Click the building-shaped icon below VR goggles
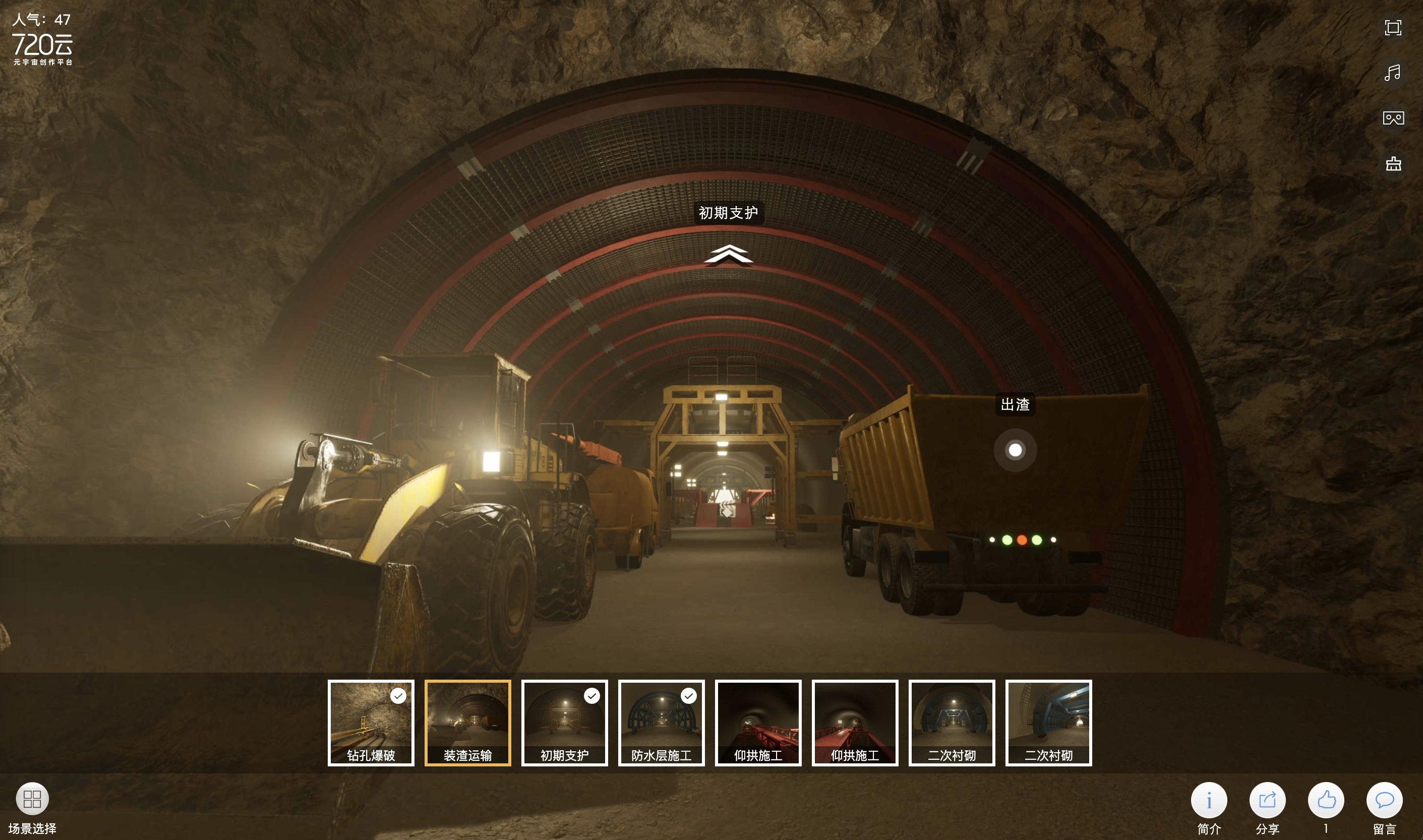Screen dimensions: 1423x840 pyautogui.click(x=1393, y=163)
